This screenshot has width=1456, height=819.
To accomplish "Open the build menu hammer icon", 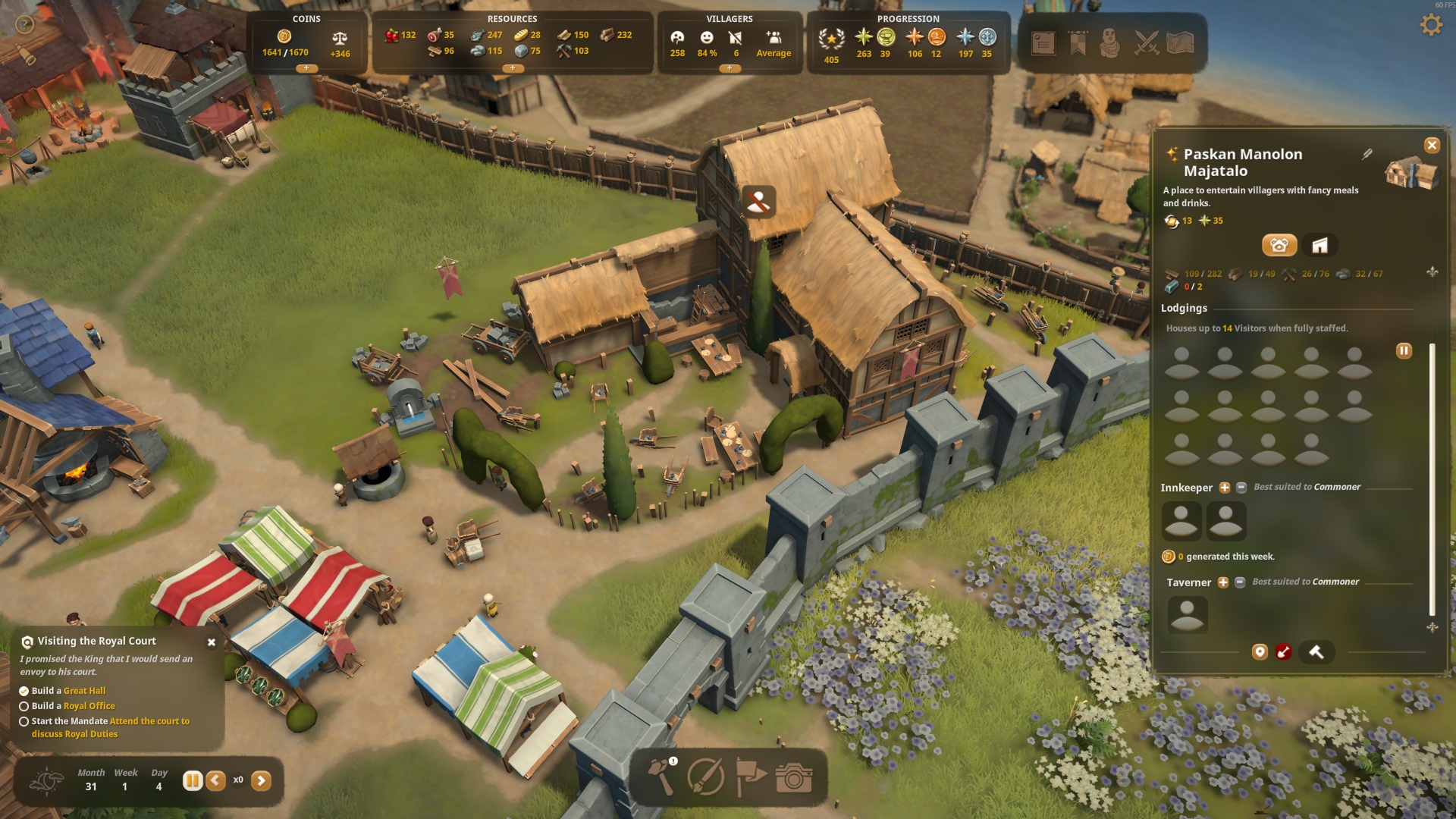I will [x=661, y=776].
